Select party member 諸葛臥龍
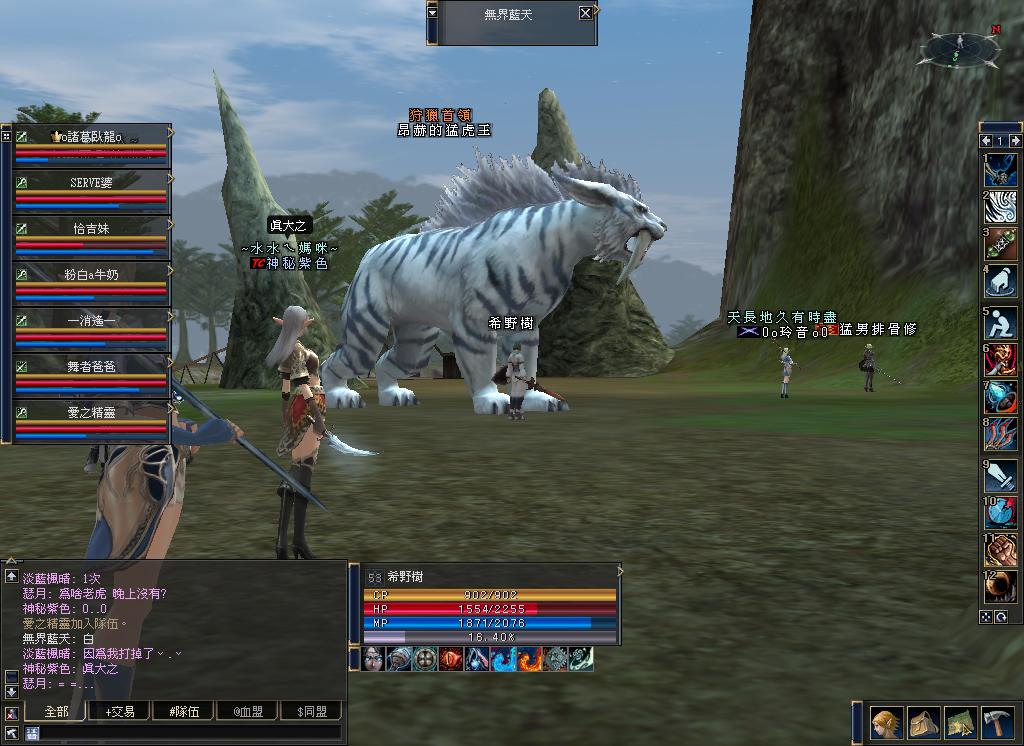The image size is (1024, 746). coord(92,137)
